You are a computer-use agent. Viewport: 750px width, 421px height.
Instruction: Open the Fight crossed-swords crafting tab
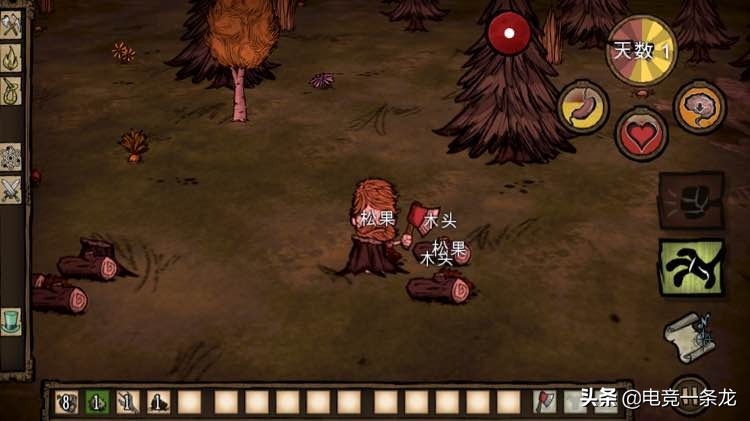click(11, 188)
